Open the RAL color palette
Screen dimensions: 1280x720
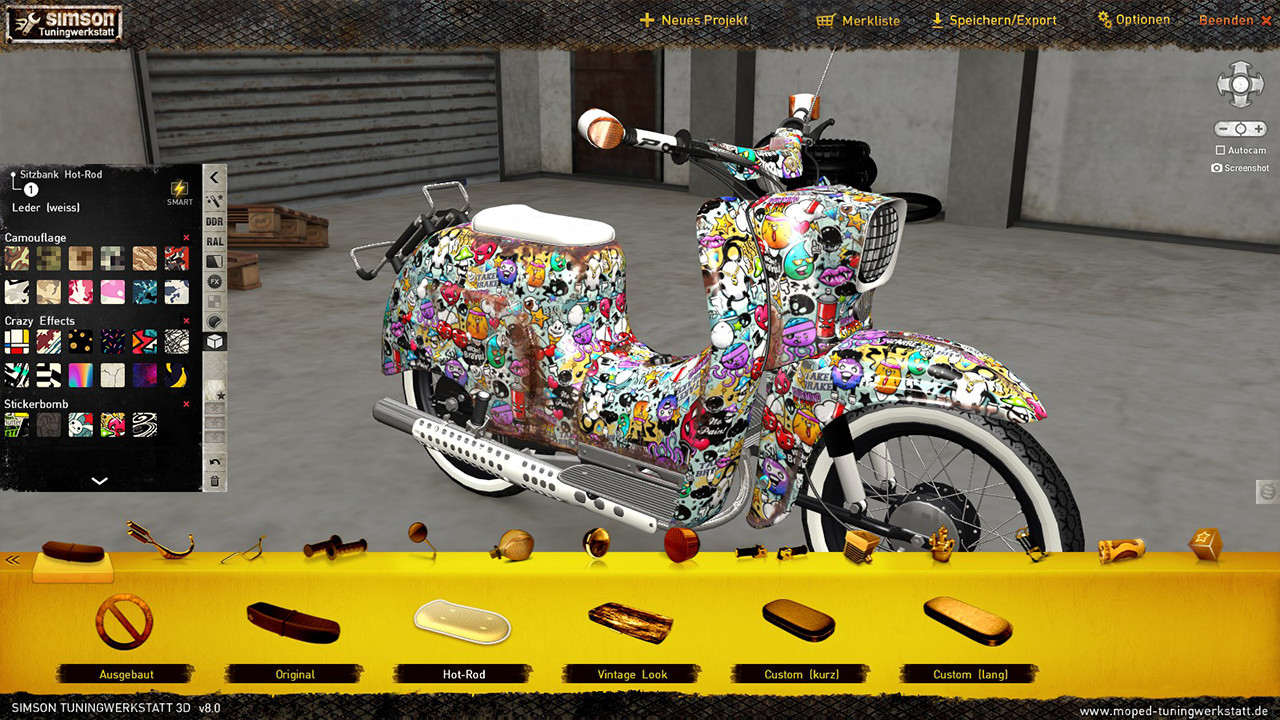click(x=213, y=241)
